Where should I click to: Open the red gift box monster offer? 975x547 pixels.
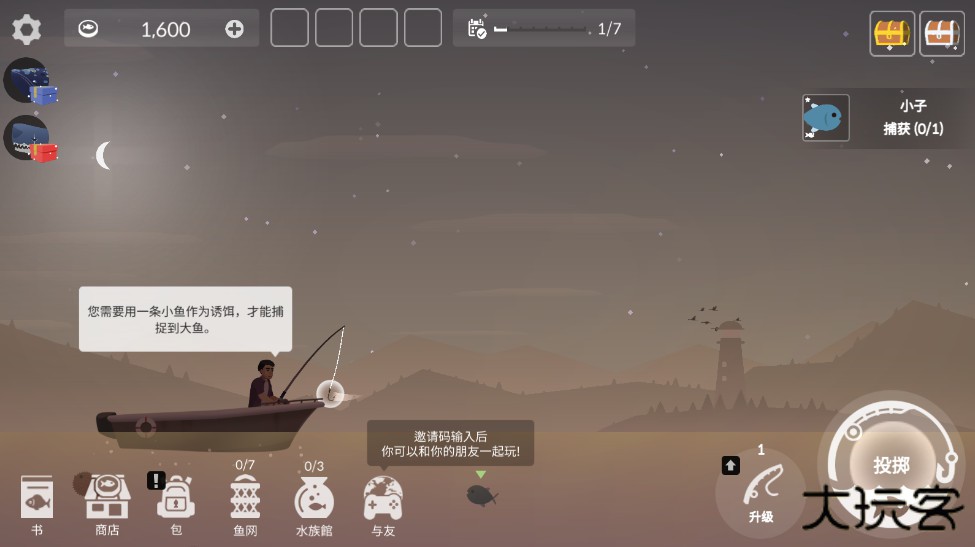[29, 139]
